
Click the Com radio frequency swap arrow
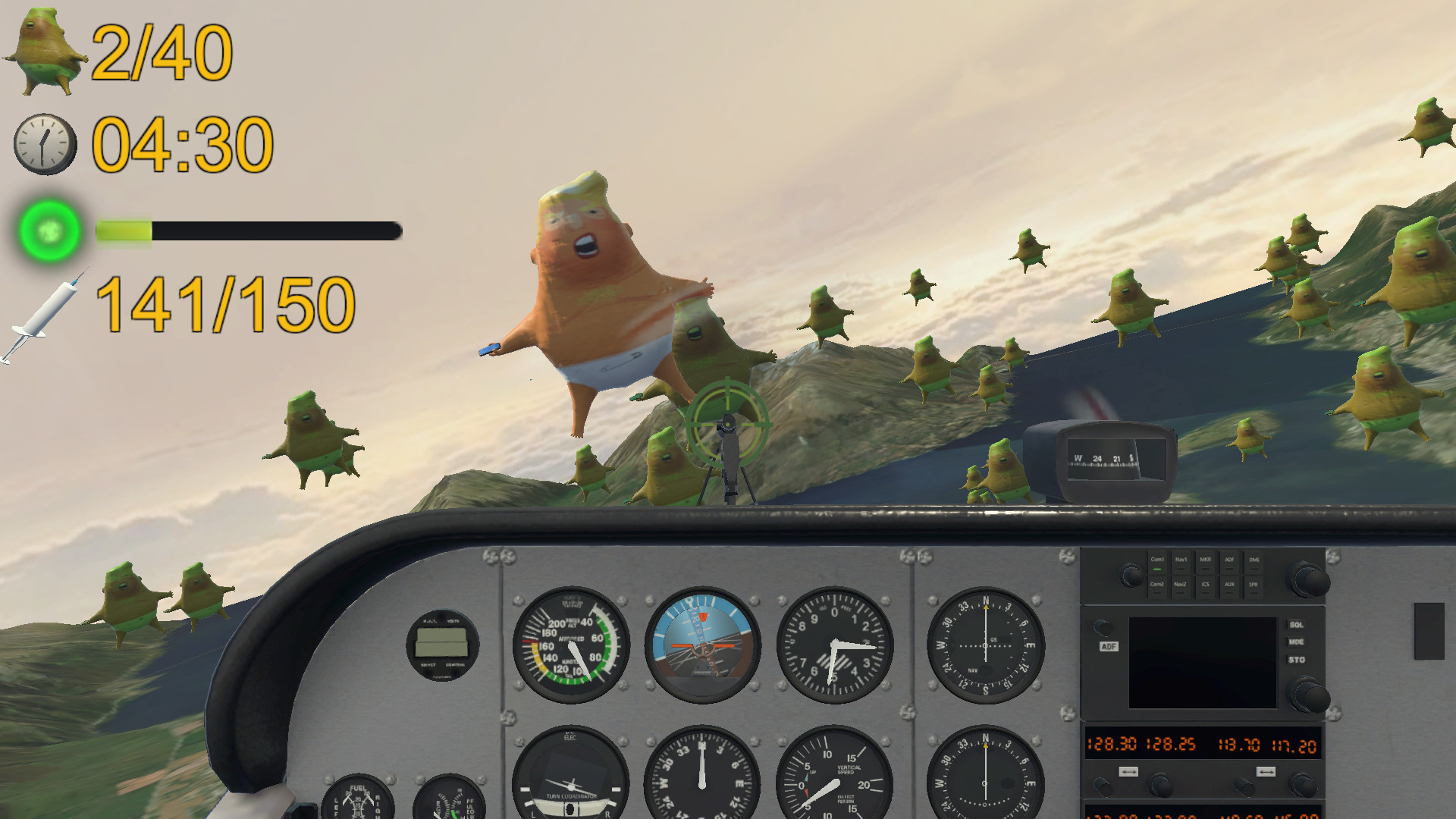coord(1129,771)
